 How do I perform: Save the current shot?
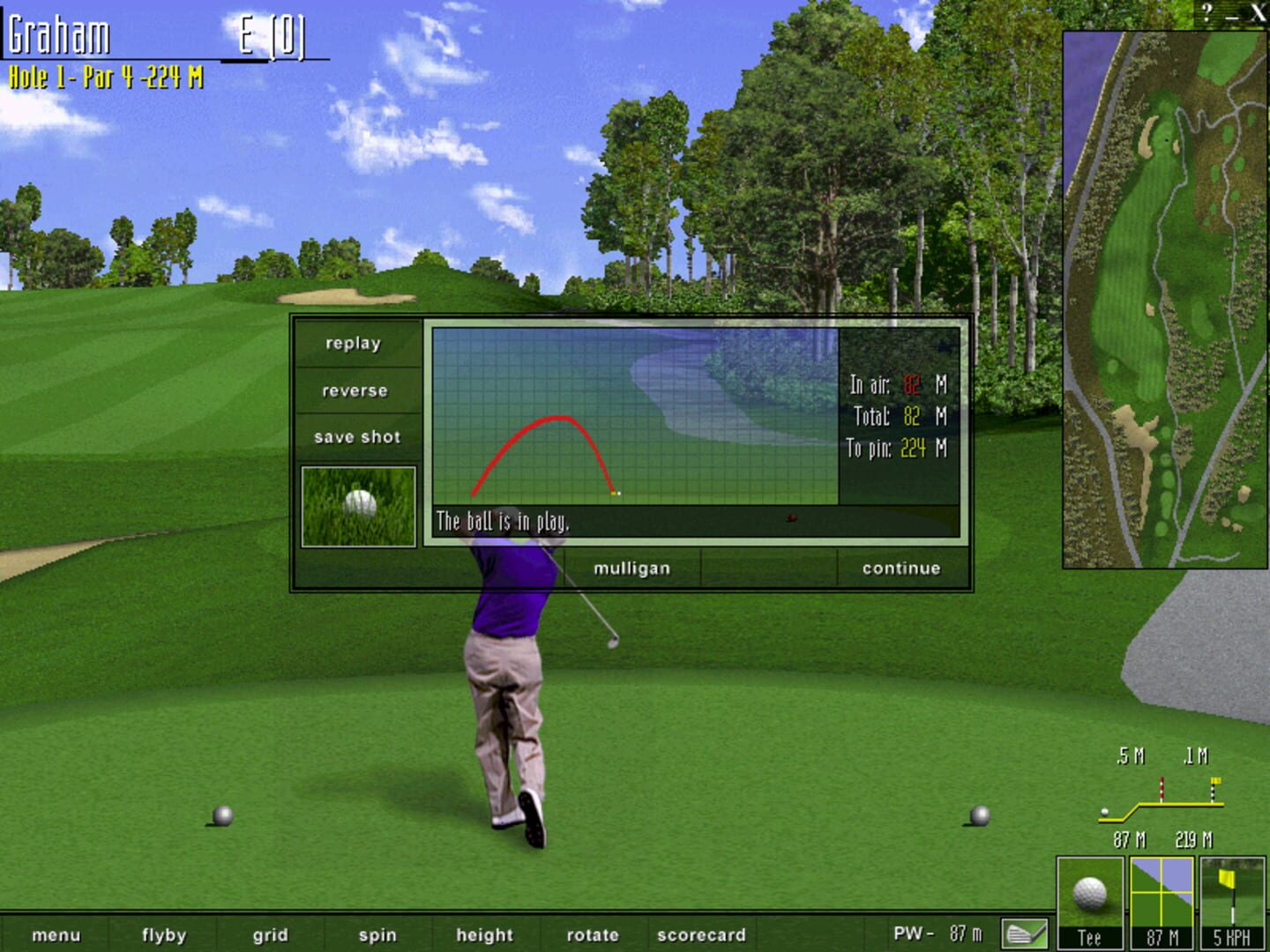356,435
